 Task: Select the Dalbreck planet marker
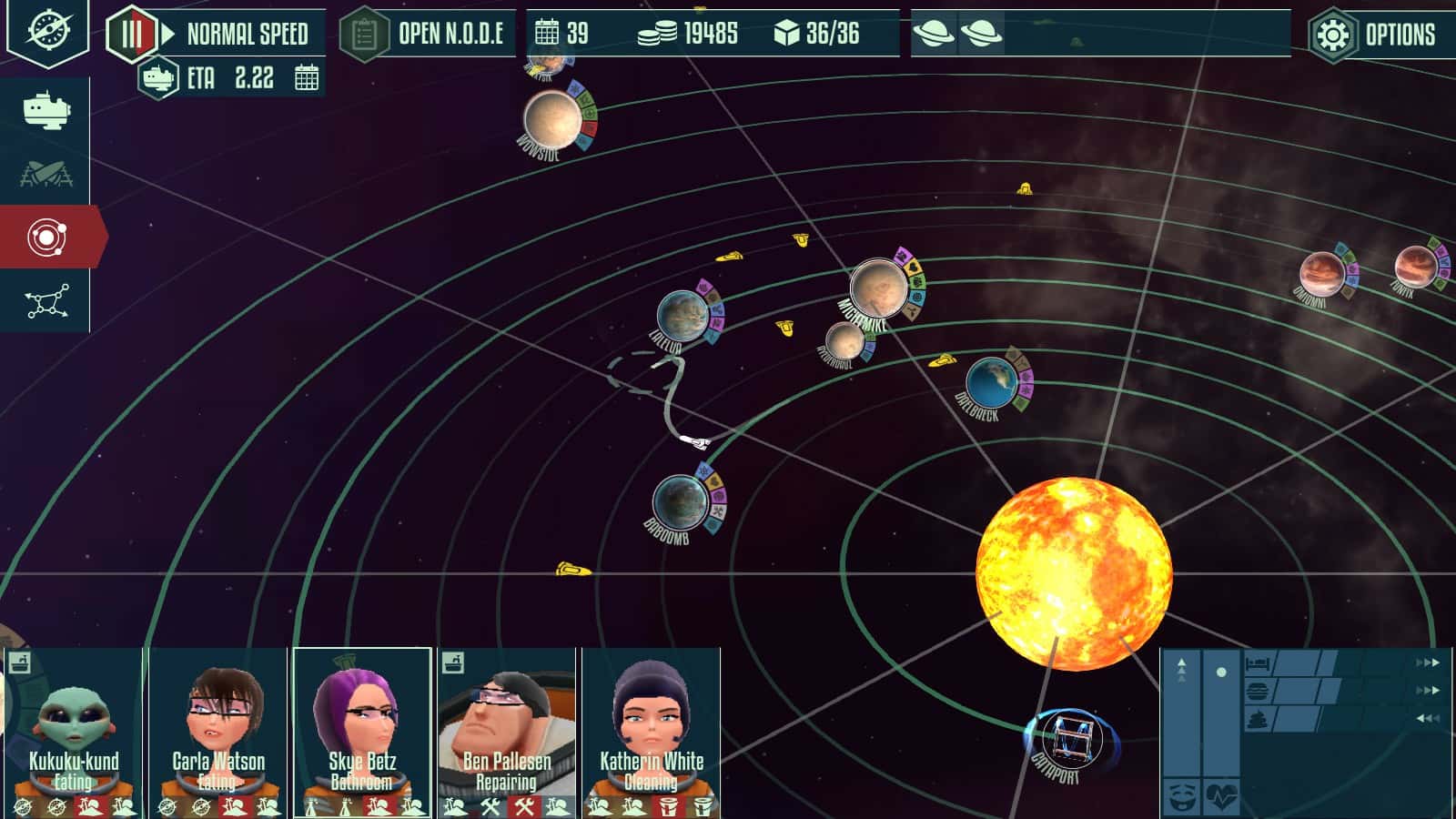tap(990, 382)
